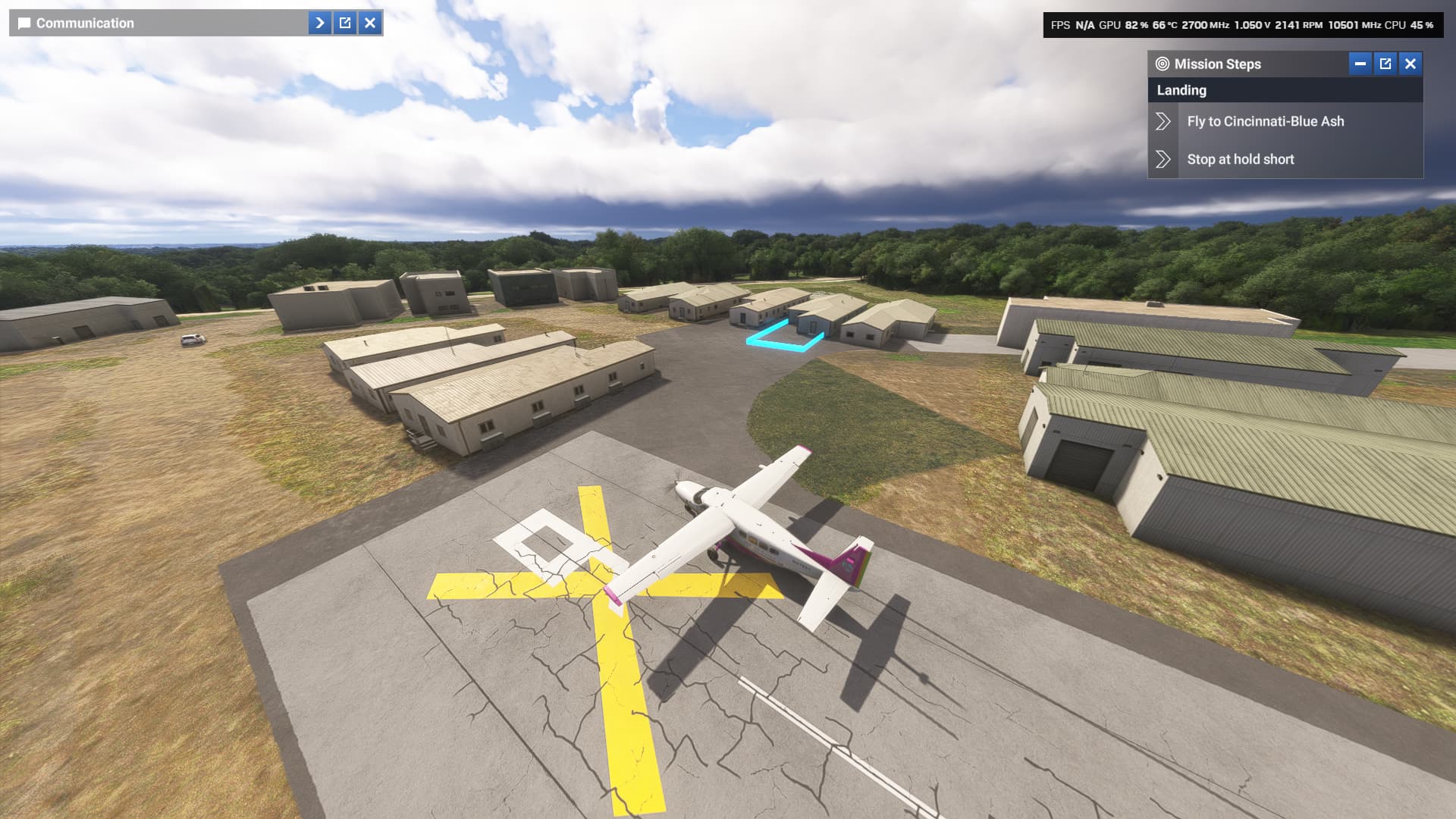Viewport: 1456px width, 819px height.
Task: Click the GPU 82% usage readout
Action: pyautogui.click(x=1130, y=24)
